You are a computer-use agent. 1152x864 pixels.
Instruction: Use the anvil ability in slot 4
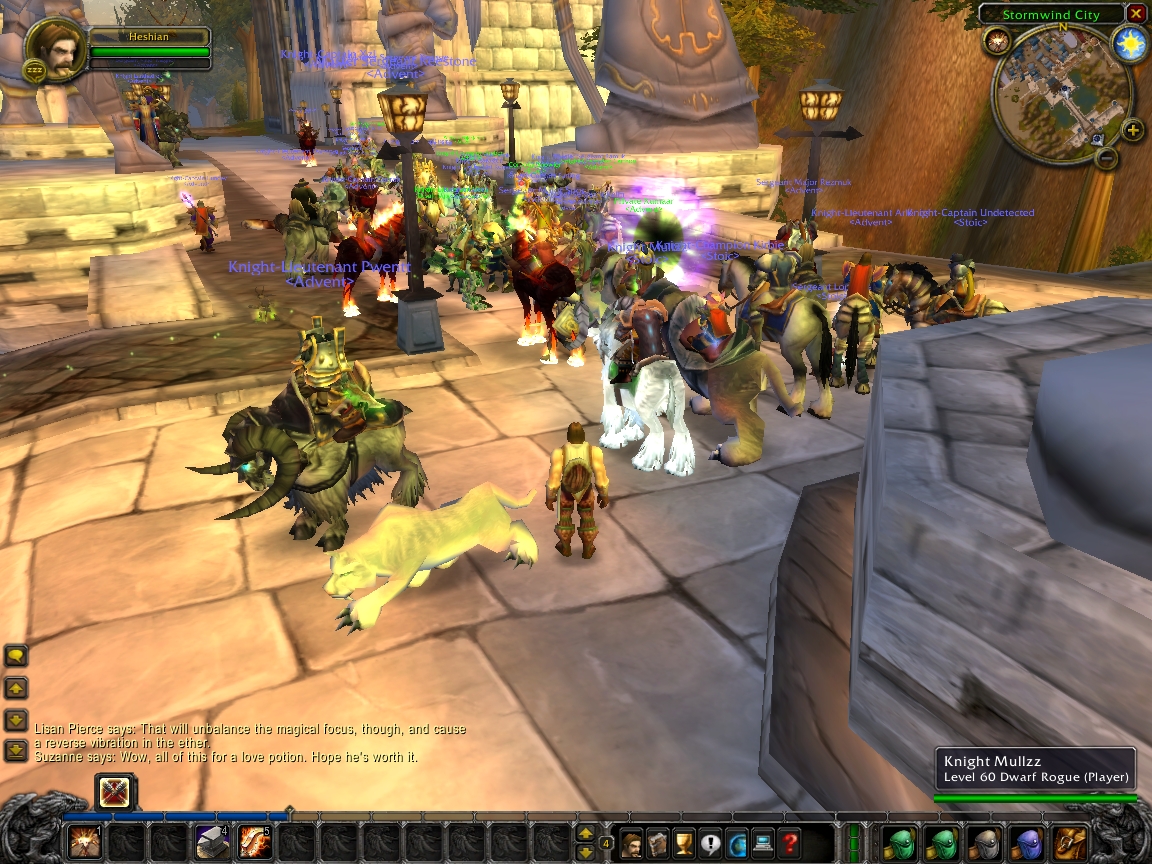(x=212, y=842)
